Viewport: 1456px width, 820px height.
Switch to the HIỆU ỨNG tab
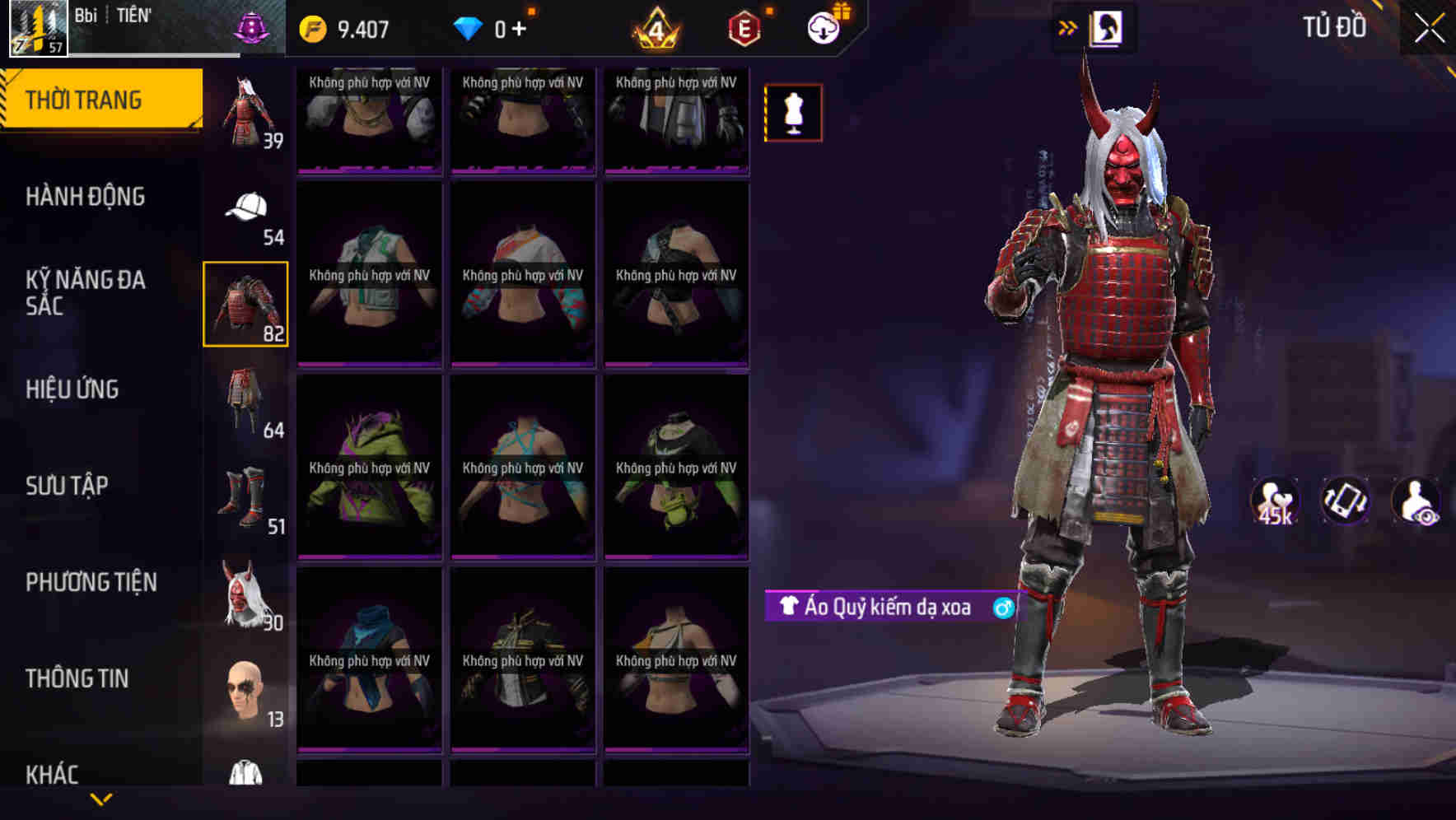(74, 389)
